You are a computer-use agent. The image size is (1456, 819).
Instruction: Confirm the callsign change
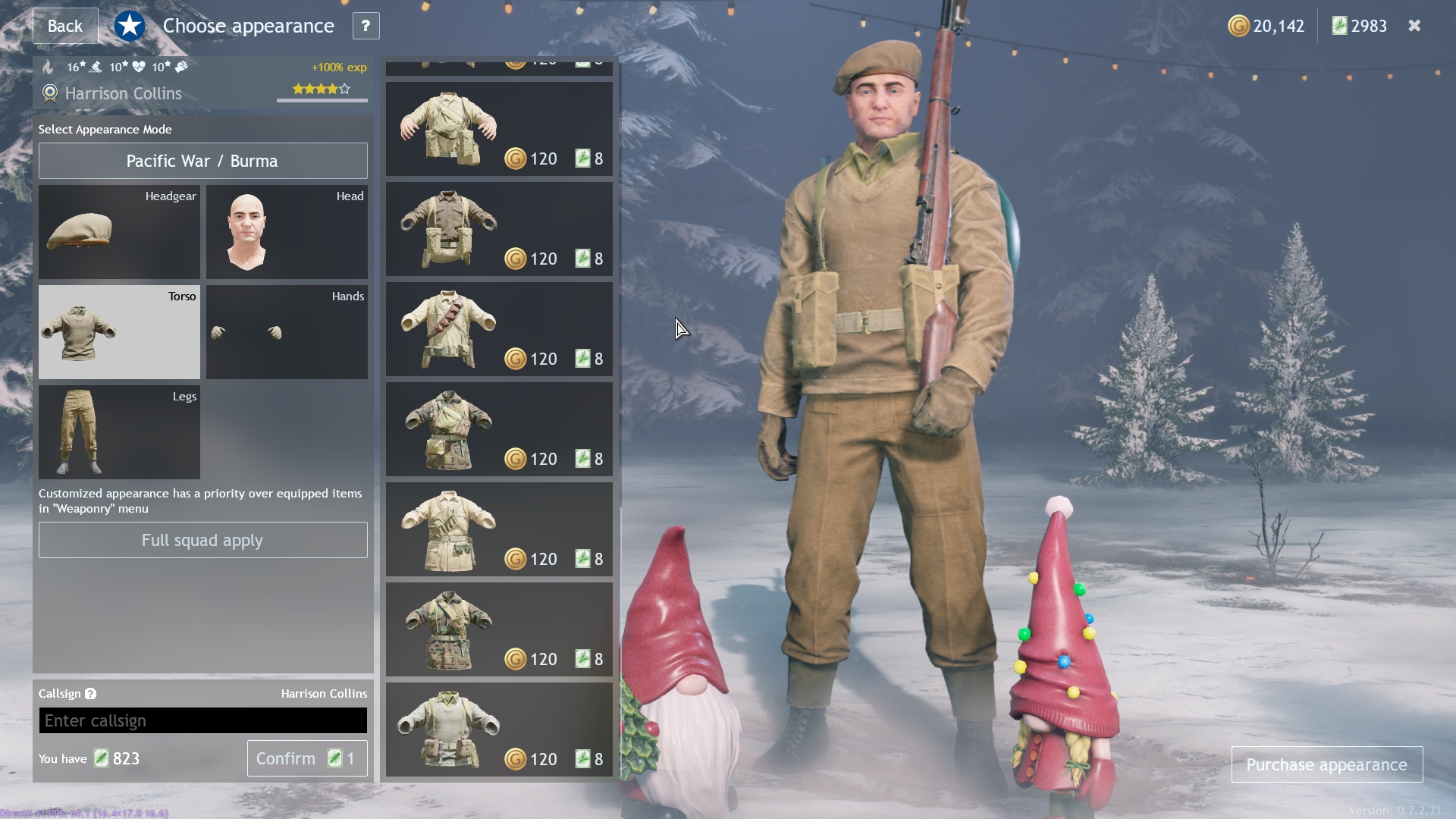click(306, 758)
